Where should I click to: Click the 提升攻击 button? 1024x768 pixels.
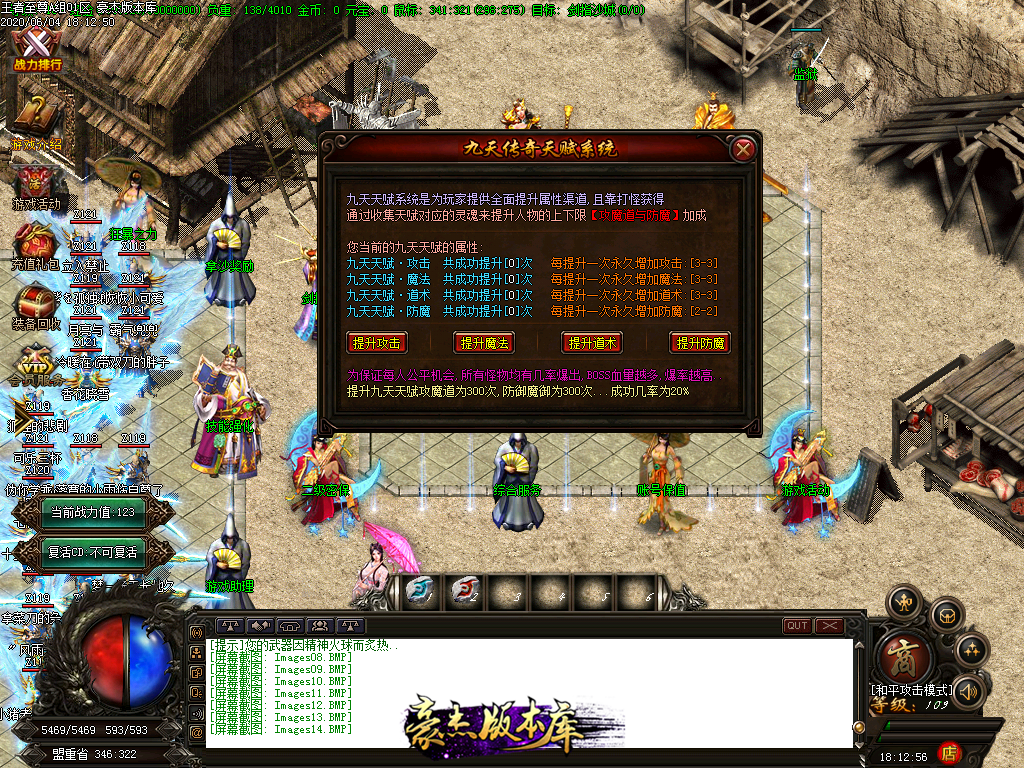[377, 343]
